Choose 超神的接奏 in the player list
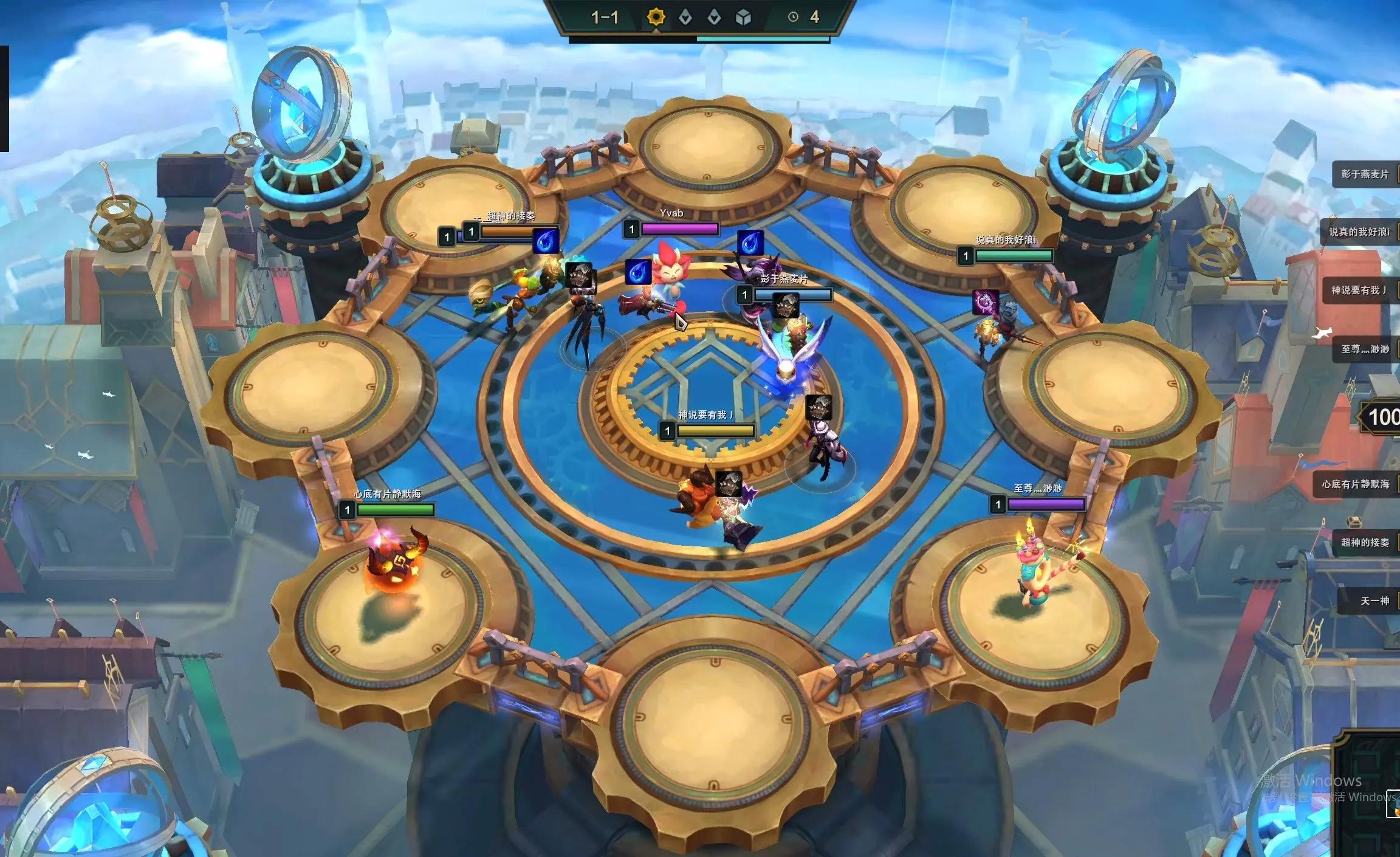 tap(1365, 542)
